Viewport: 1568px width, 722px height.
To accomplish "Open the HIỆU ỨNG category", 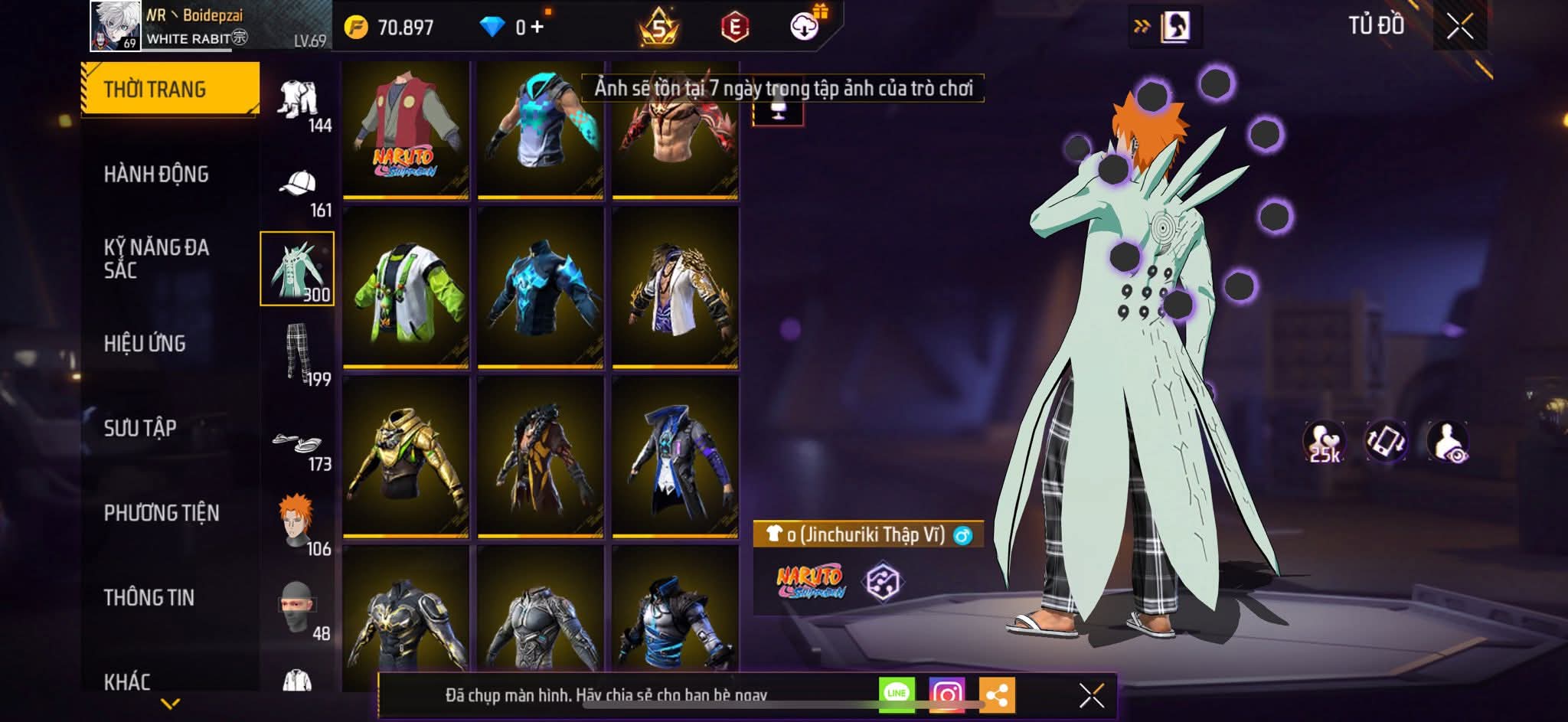I will click(145, 344).
